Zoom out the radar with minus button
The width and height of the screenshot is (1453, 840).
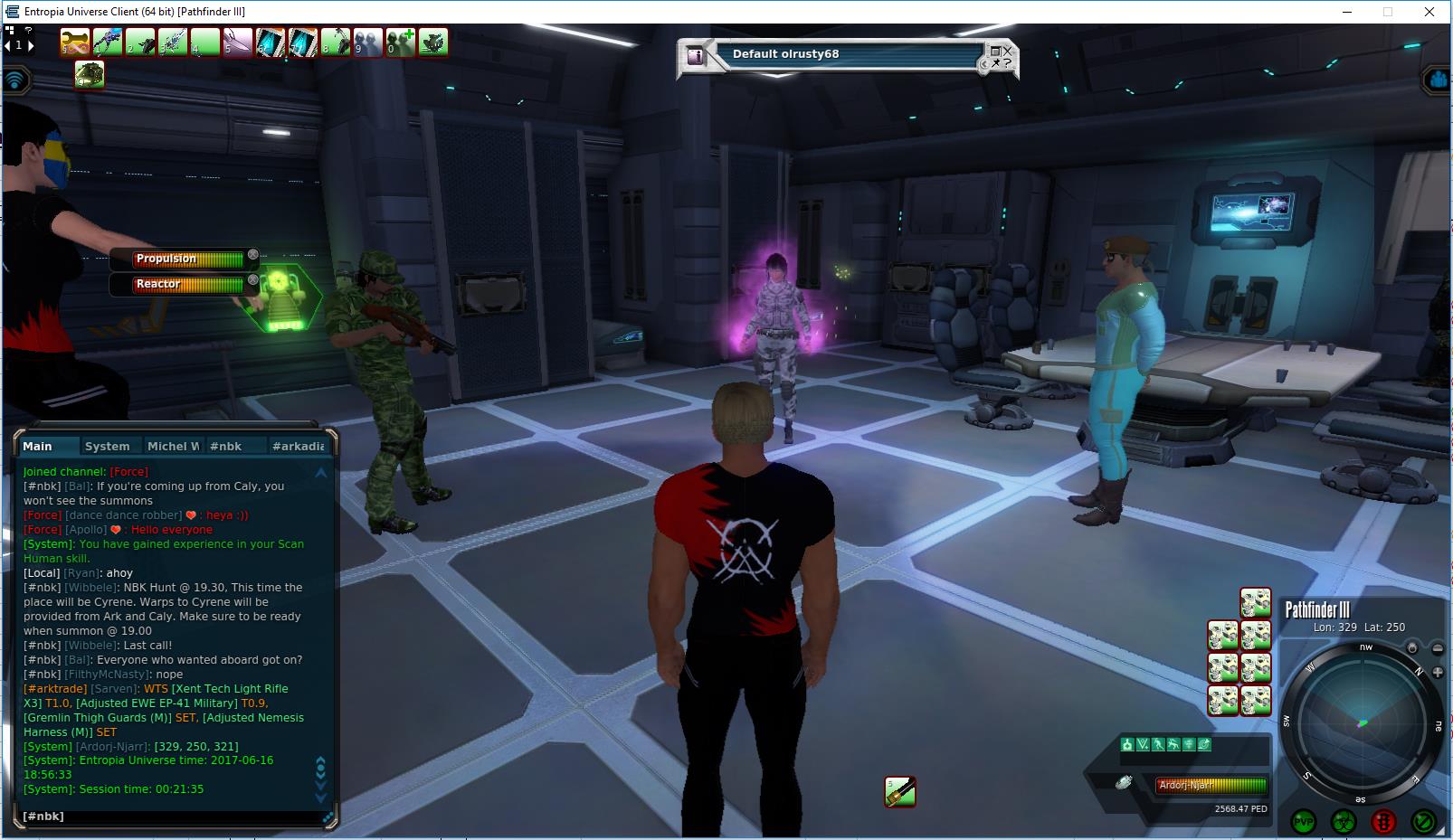[x=1438, y=648]
